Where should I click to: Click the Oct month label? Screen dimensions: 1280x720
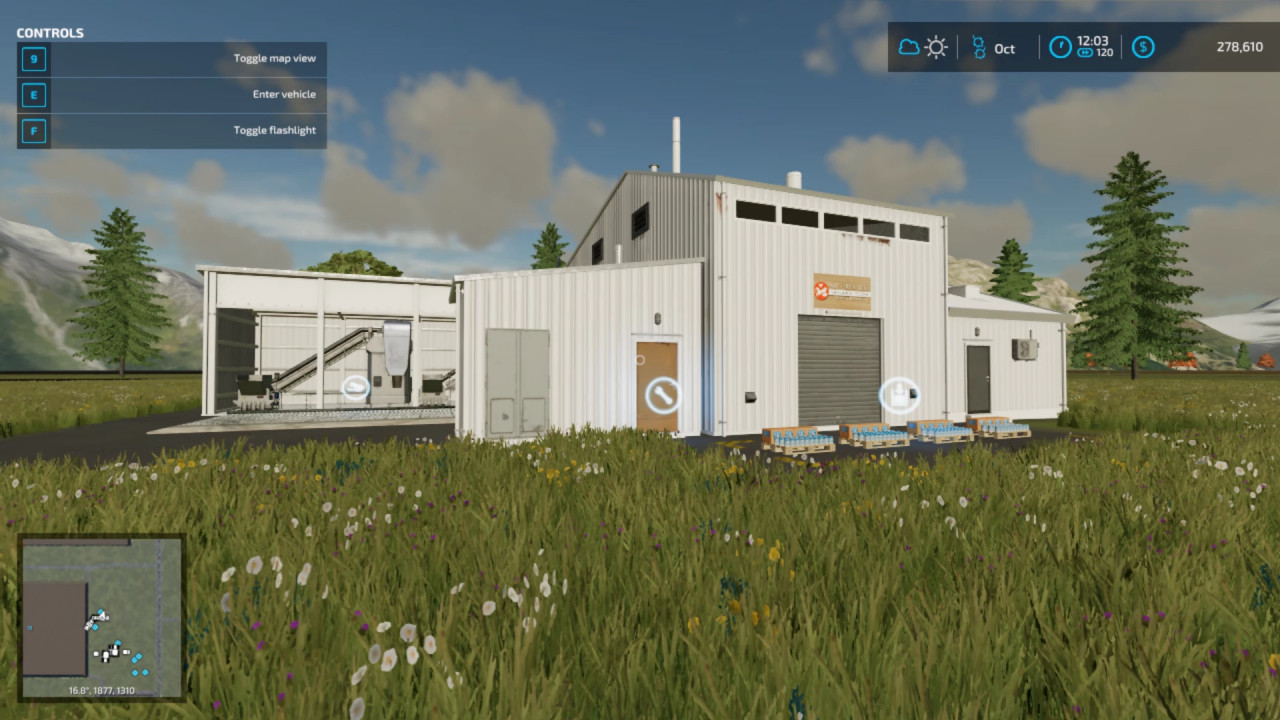(1004, 48)
